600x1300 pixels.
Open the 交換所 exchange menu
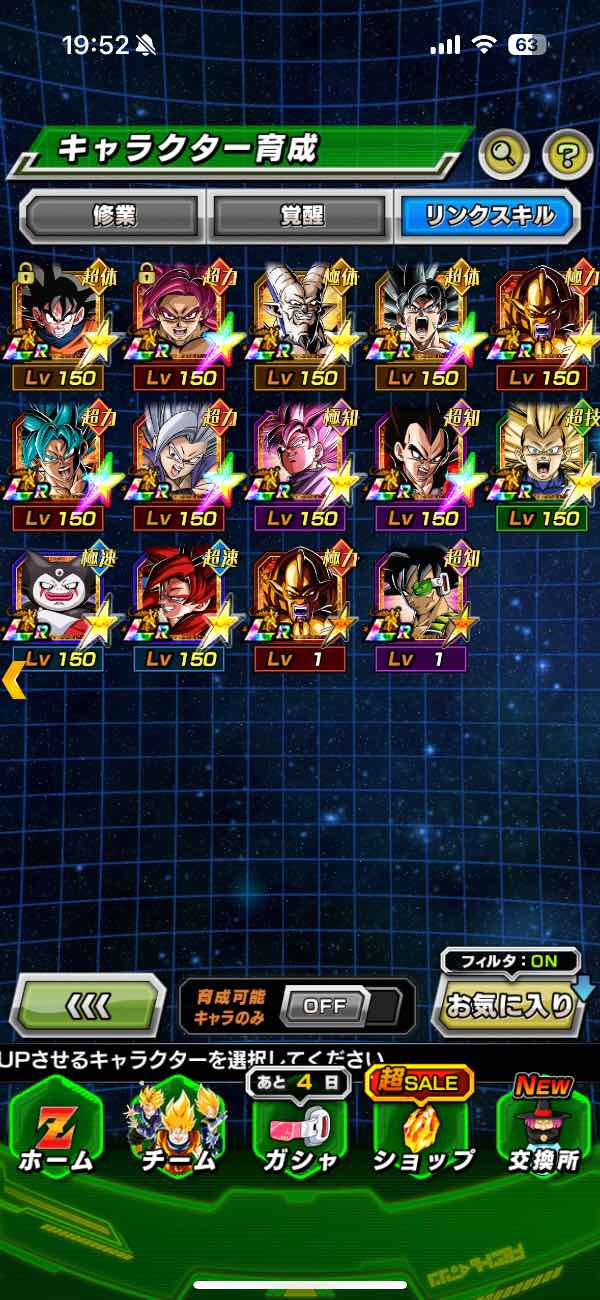coord(545,1132)
